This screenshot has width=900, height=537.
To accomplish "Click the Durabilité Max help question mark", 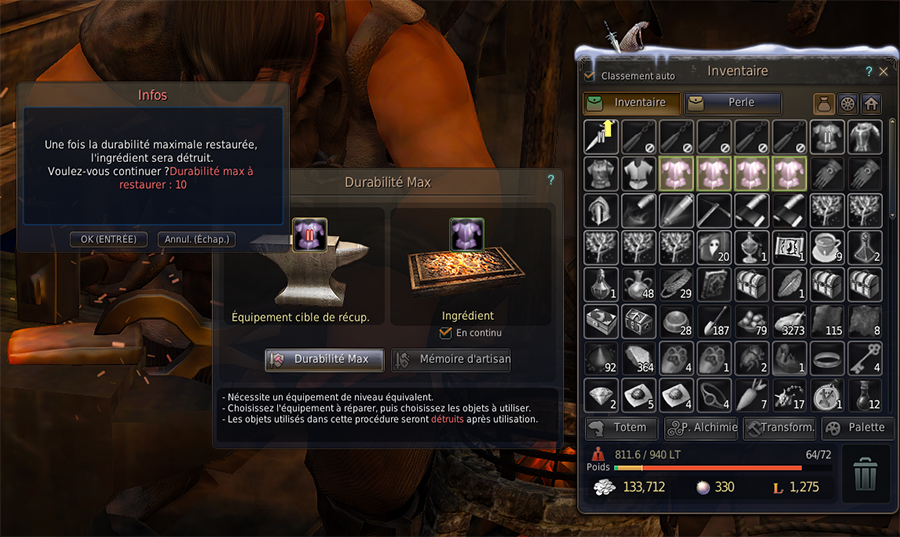I will [550, 181].
